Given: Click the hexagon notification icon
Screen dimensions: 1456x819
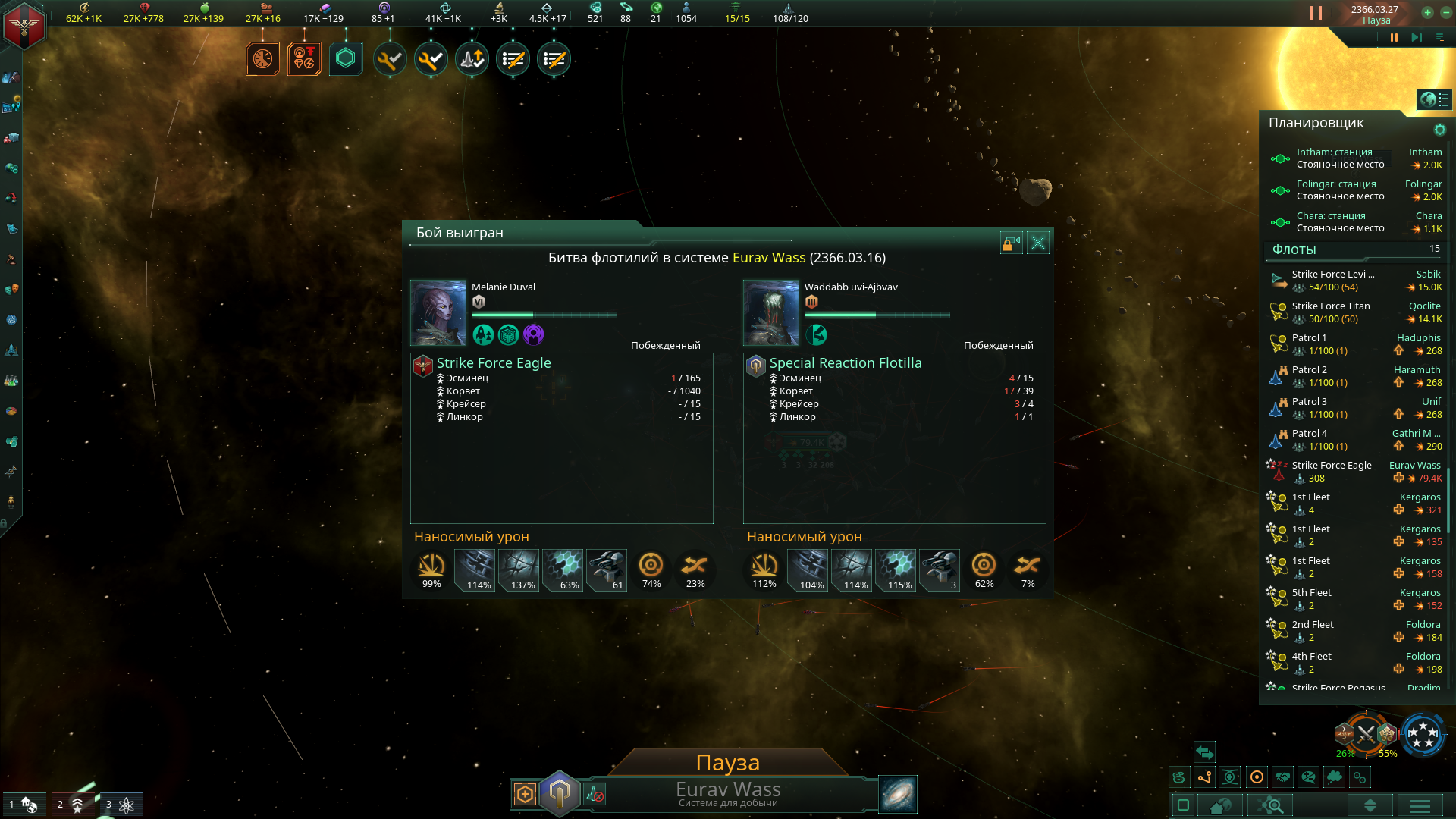Looking at the screenshot, I should [346, 59].
